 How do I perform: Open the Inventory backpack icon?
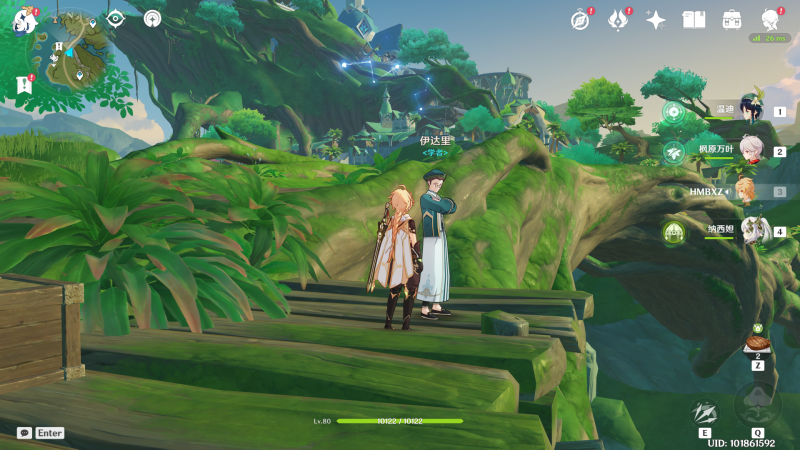731,20
